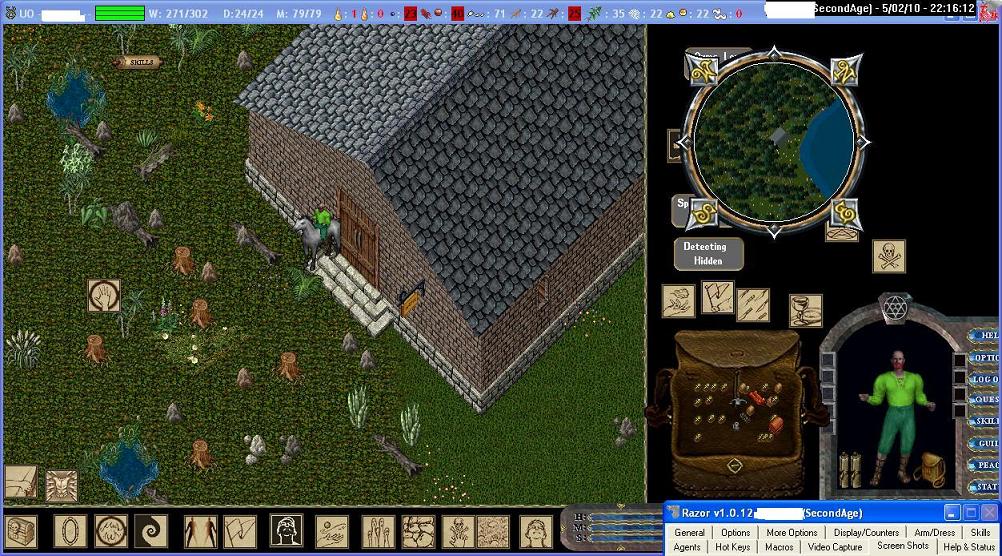Activate the goblet skill icon
Screen dimensions: 1002x556
pos(805,311)
